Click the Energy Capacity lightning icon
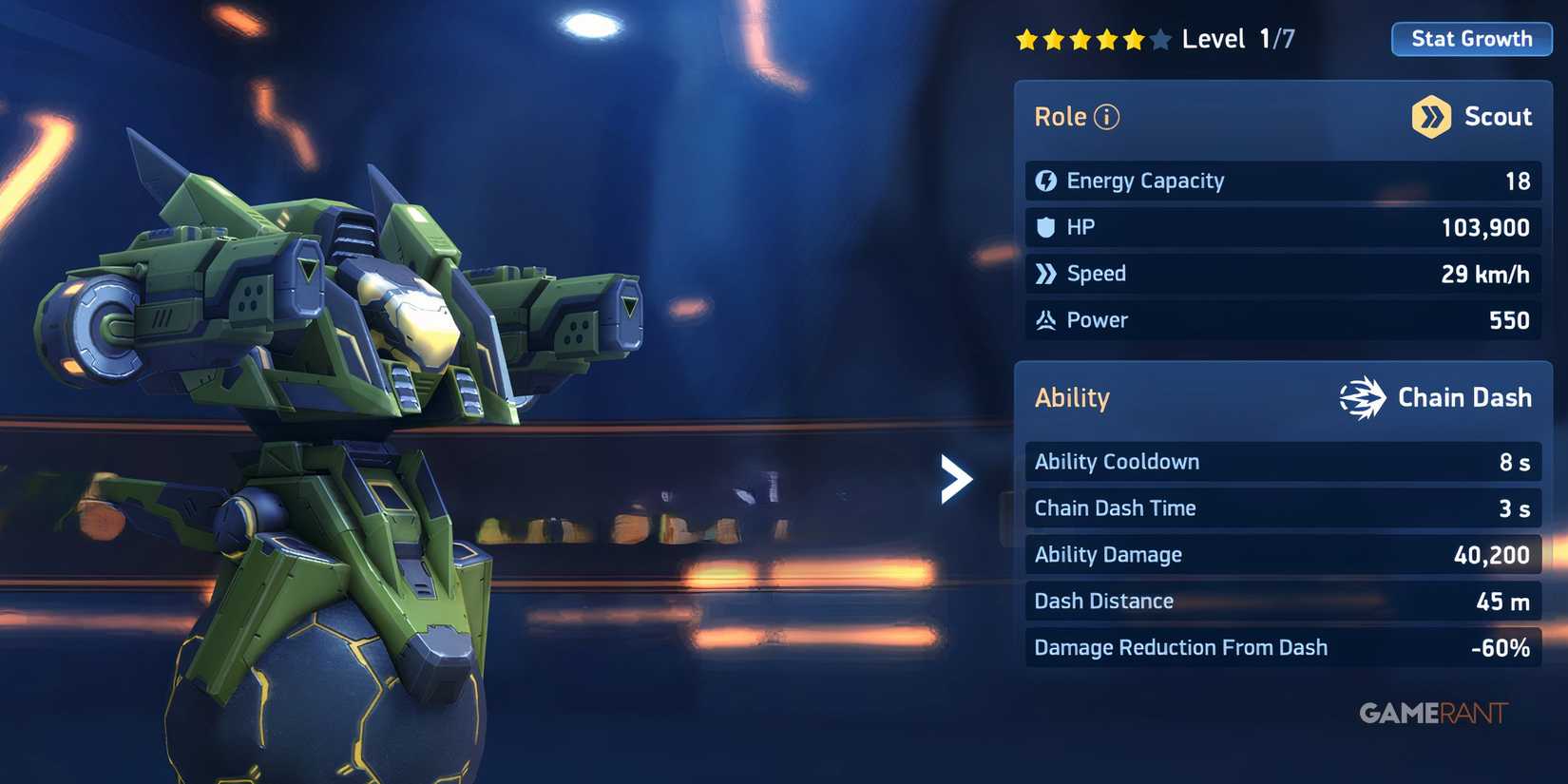This screenshot has height=784, width=1568. (1045, 180)
